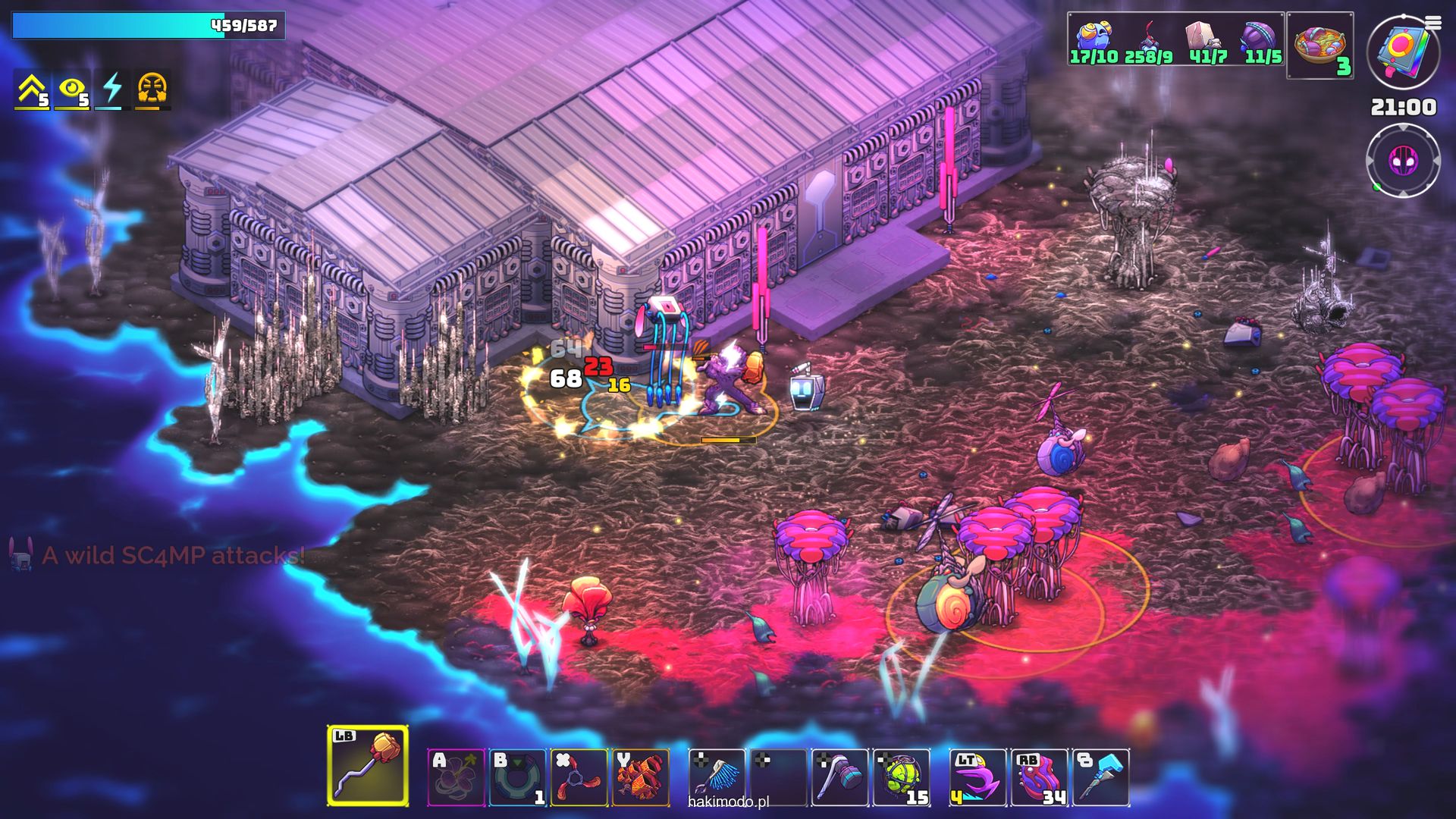1456x819 pixels.
Task: Select the three-bladed boomerang slot
Action: [x=579, y=777]
